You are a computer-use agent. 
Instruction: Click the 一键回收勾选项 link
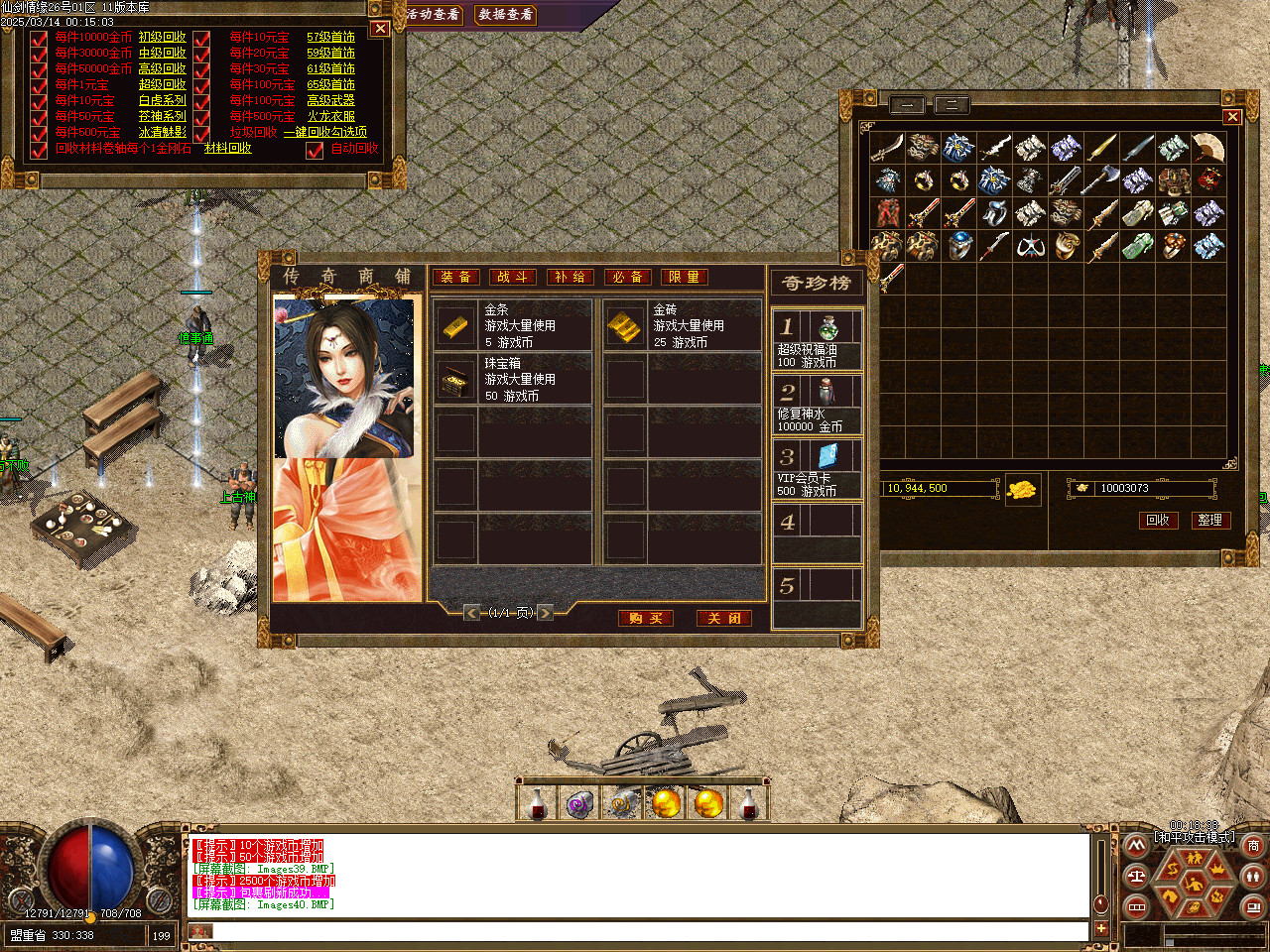(x=324, y=132)
